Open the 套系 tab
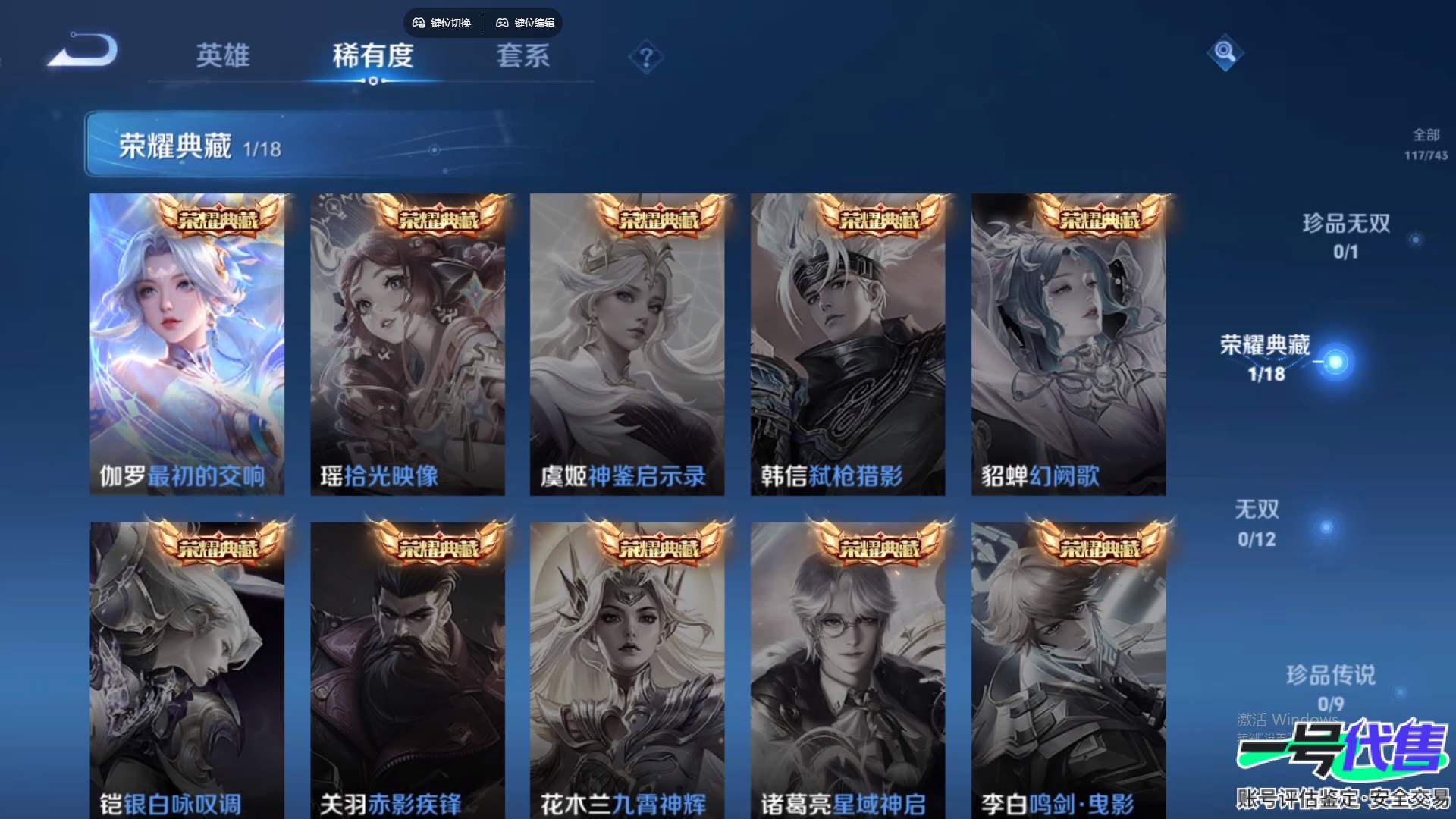 click(522, 56)
